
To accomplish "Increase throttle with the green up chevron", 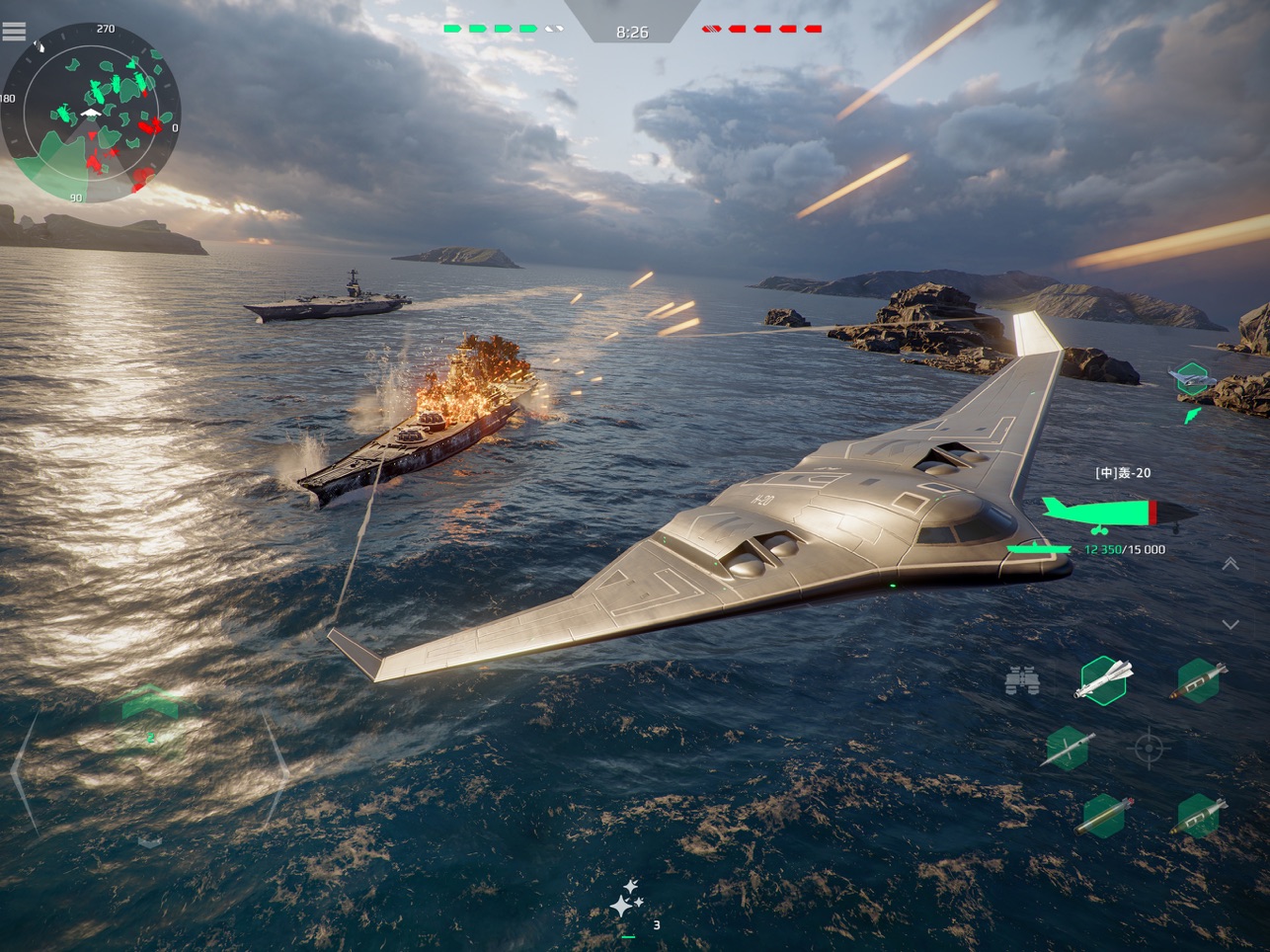I will click(150, 703).
